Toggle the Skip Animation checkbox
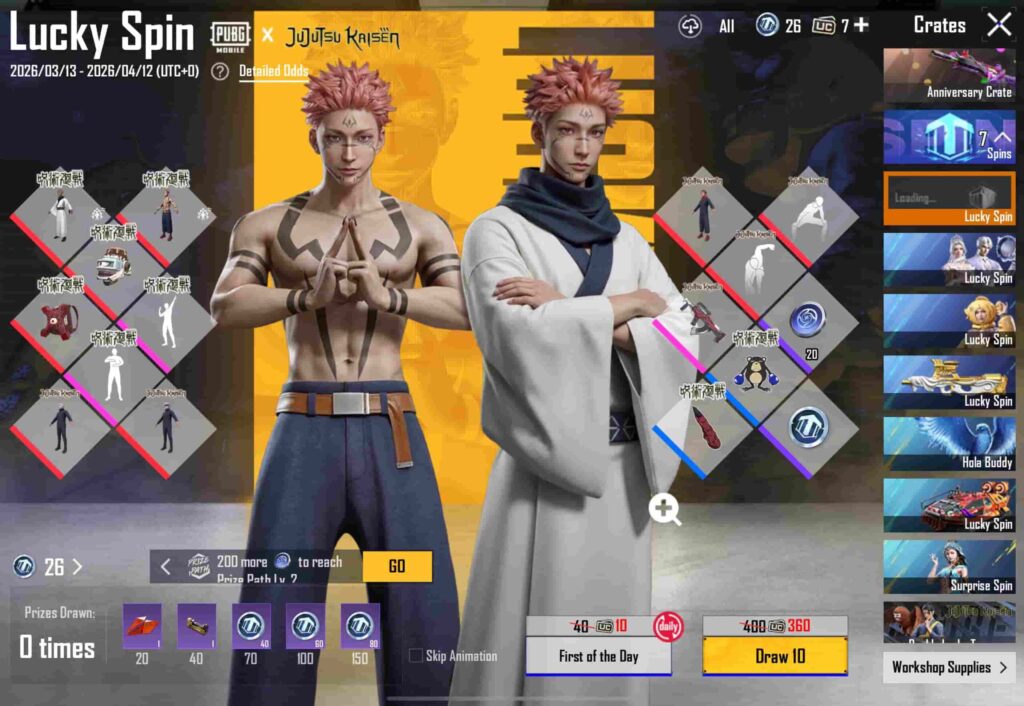The height and width of the screenshot is (706, 1024). point(416,656)
